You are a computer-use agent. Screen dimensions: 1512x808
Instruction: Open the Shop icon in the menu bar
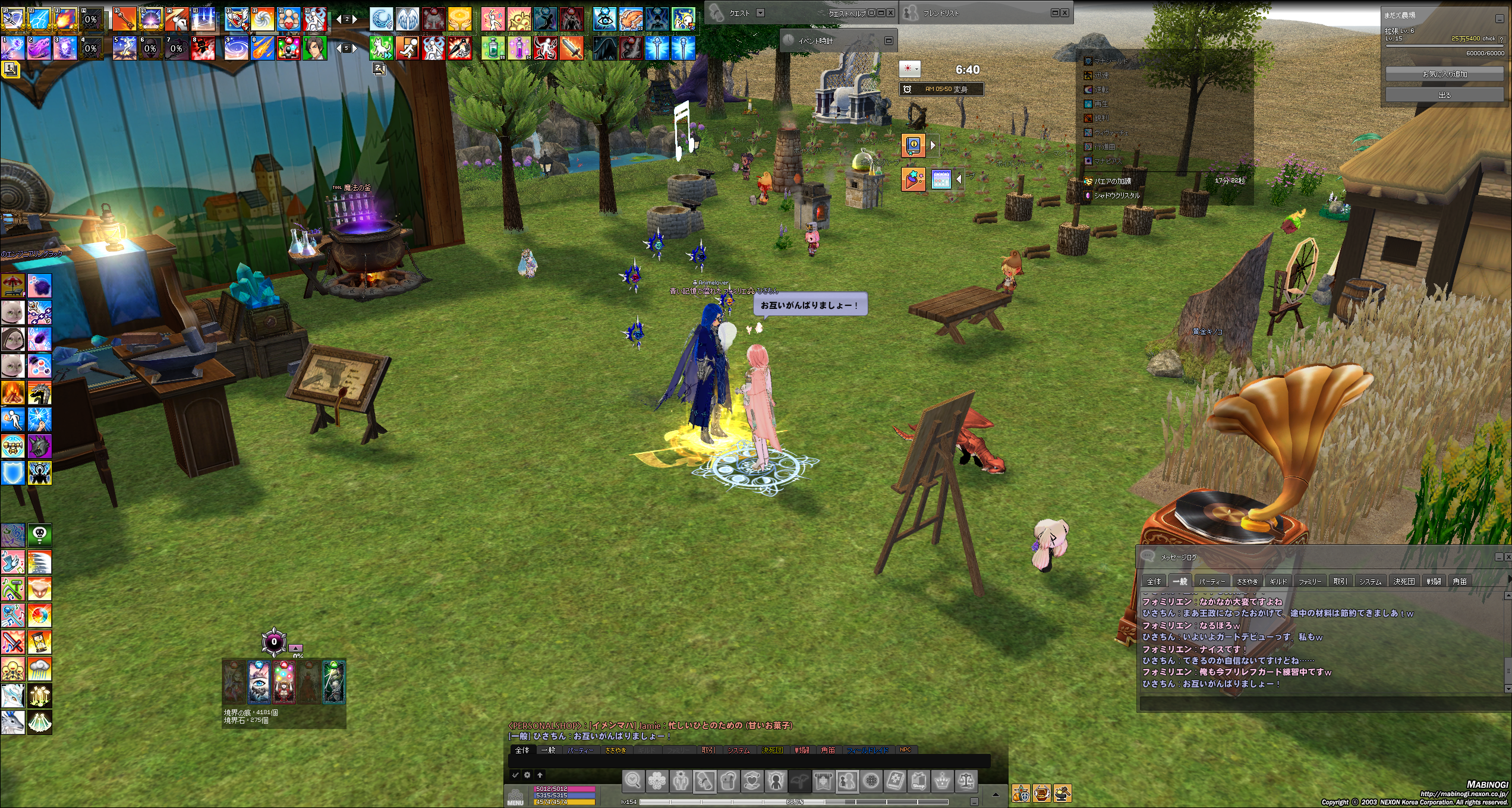(919, 781)
